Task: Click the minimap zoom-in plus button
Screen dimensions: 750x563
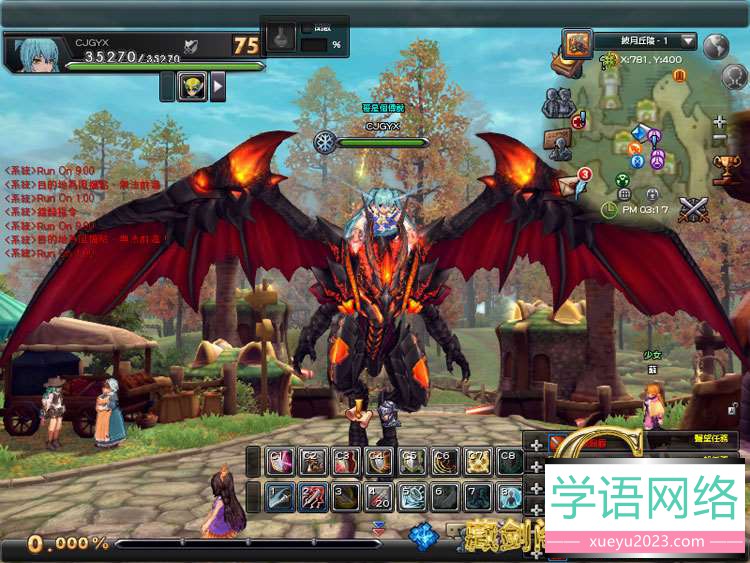Action: [x=720, y=122]
